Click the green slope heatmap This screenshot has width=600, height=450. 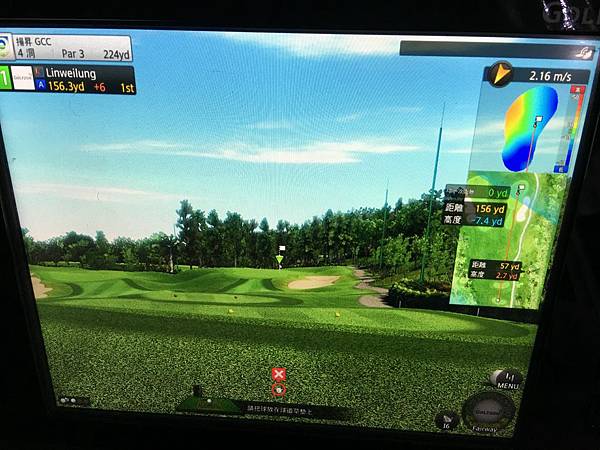pyautogui.click(x=530, y=127)
